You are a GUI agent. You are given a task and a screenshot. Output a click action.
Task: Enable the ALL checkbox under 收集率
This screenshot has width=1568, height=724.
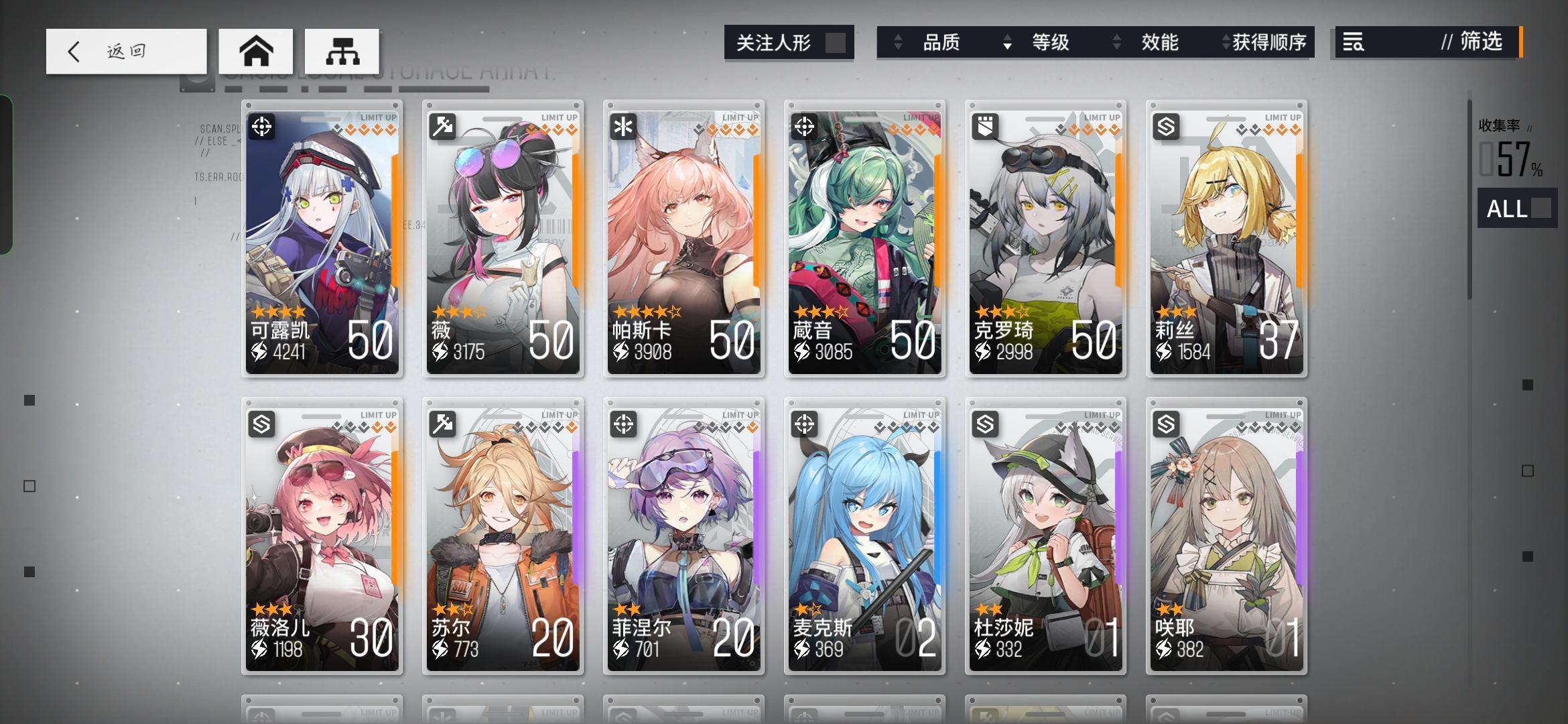(x=1541, y=209)
